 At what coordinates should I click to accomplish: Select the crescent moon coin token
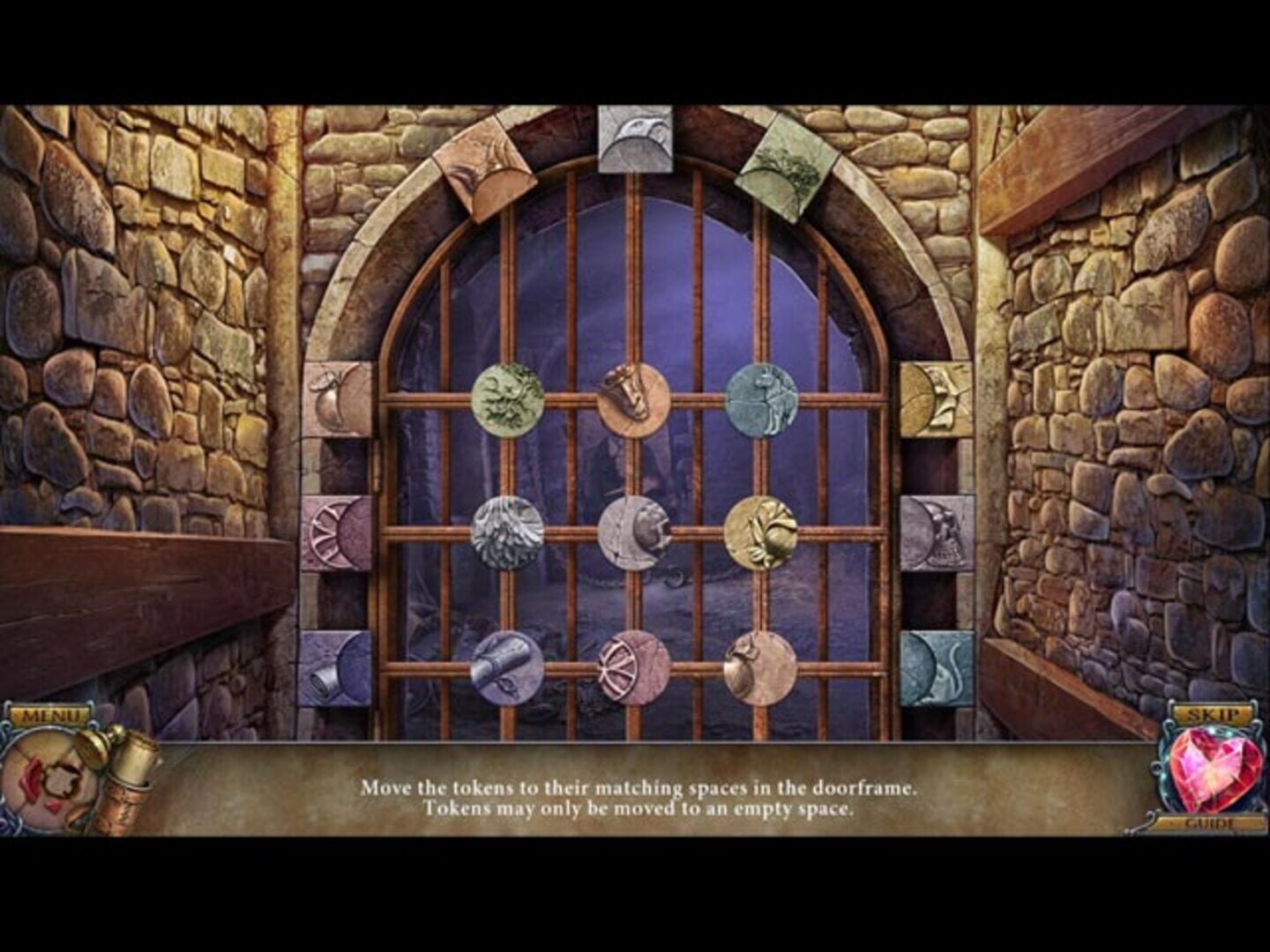[x=637, y=531]
